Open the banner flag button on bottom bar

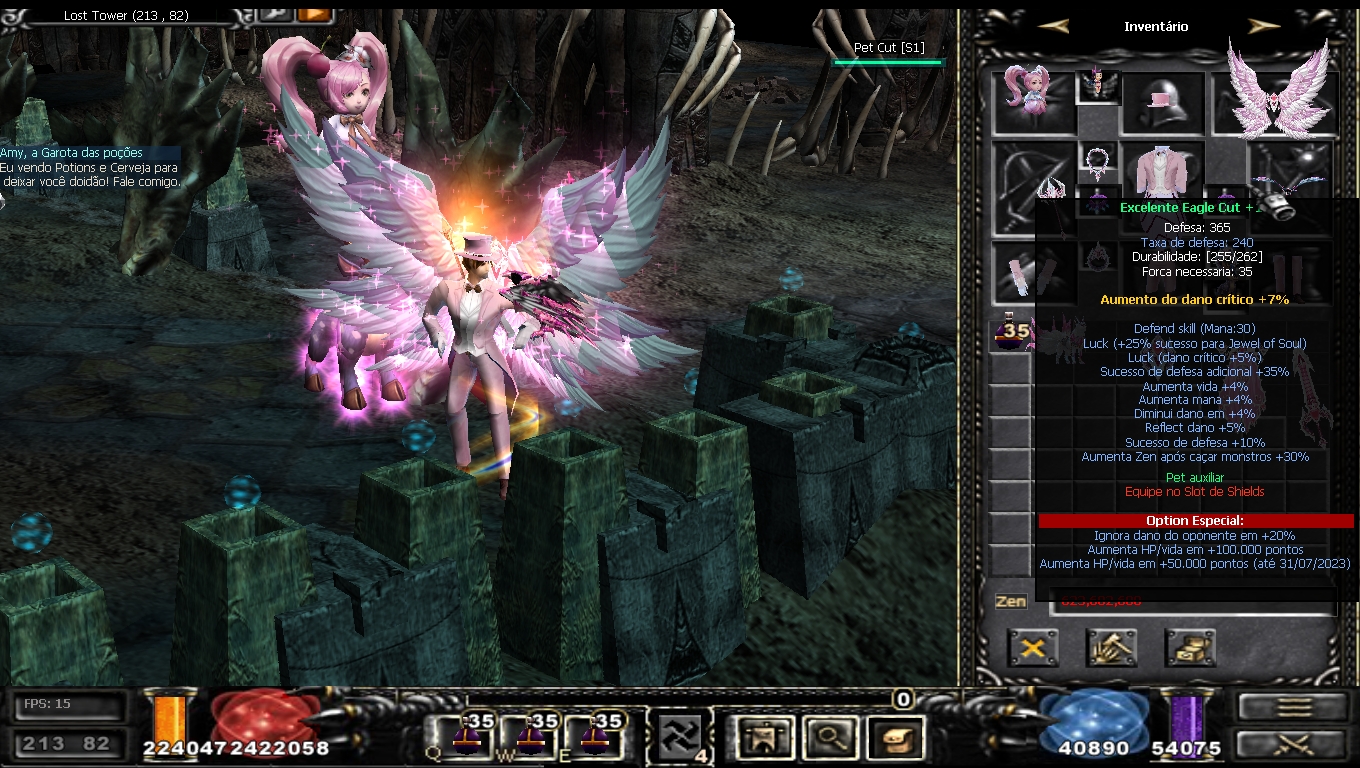(764, 738)
